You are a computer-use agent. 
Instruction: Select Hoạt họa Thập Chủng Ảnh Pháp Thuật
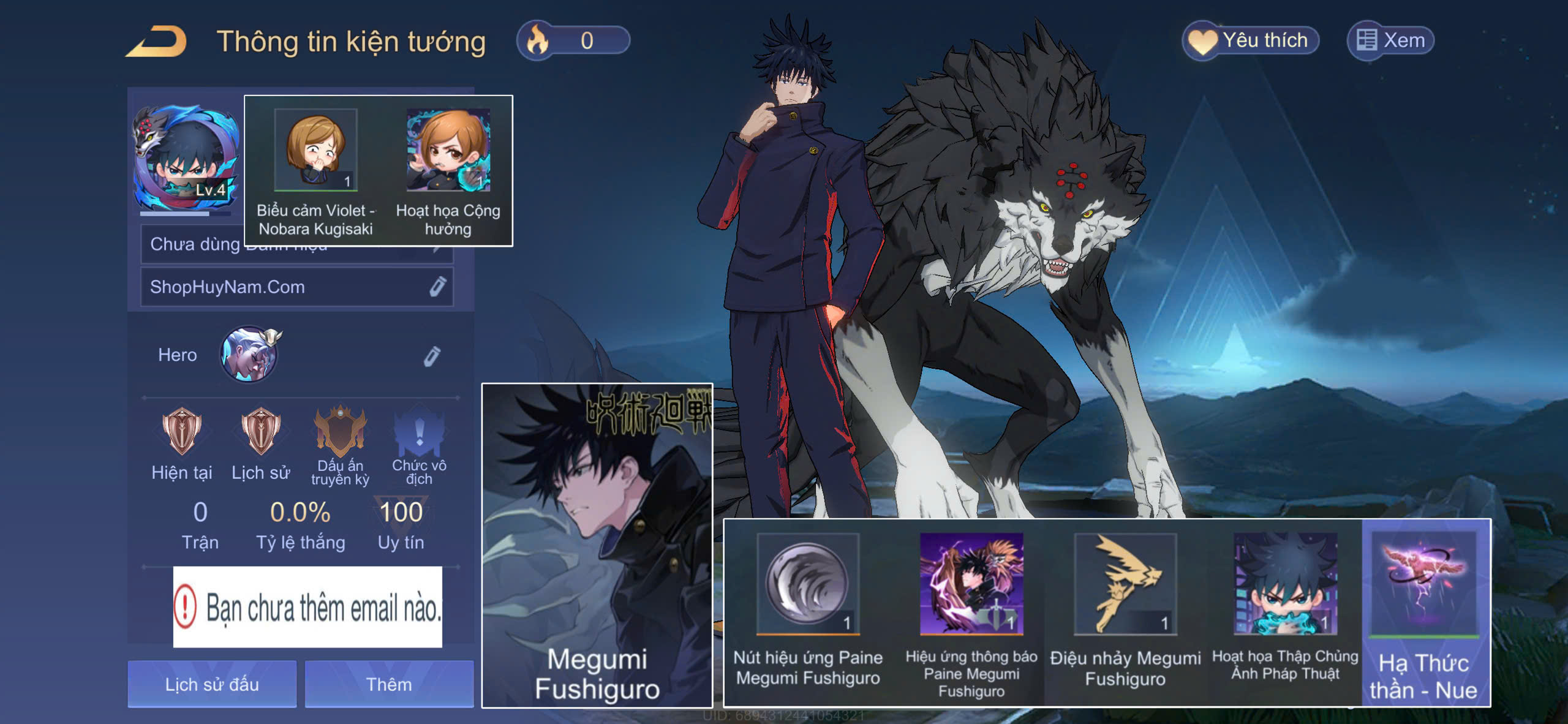[x=1285, y=584]
